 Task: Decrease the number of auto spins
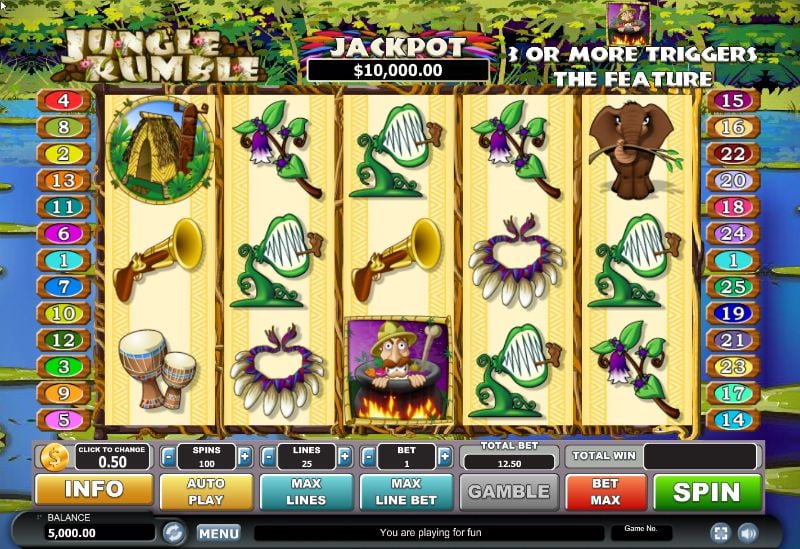[168, 457]
